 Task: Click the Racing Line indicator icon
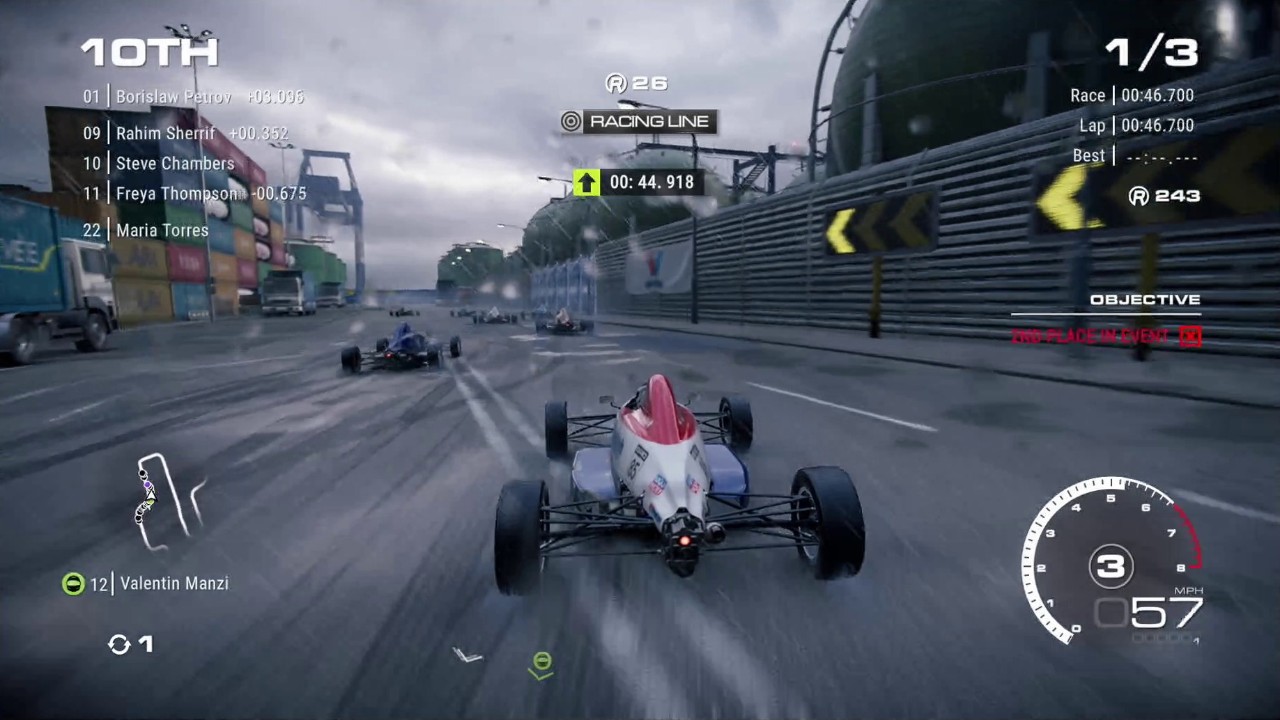[570, 122]
